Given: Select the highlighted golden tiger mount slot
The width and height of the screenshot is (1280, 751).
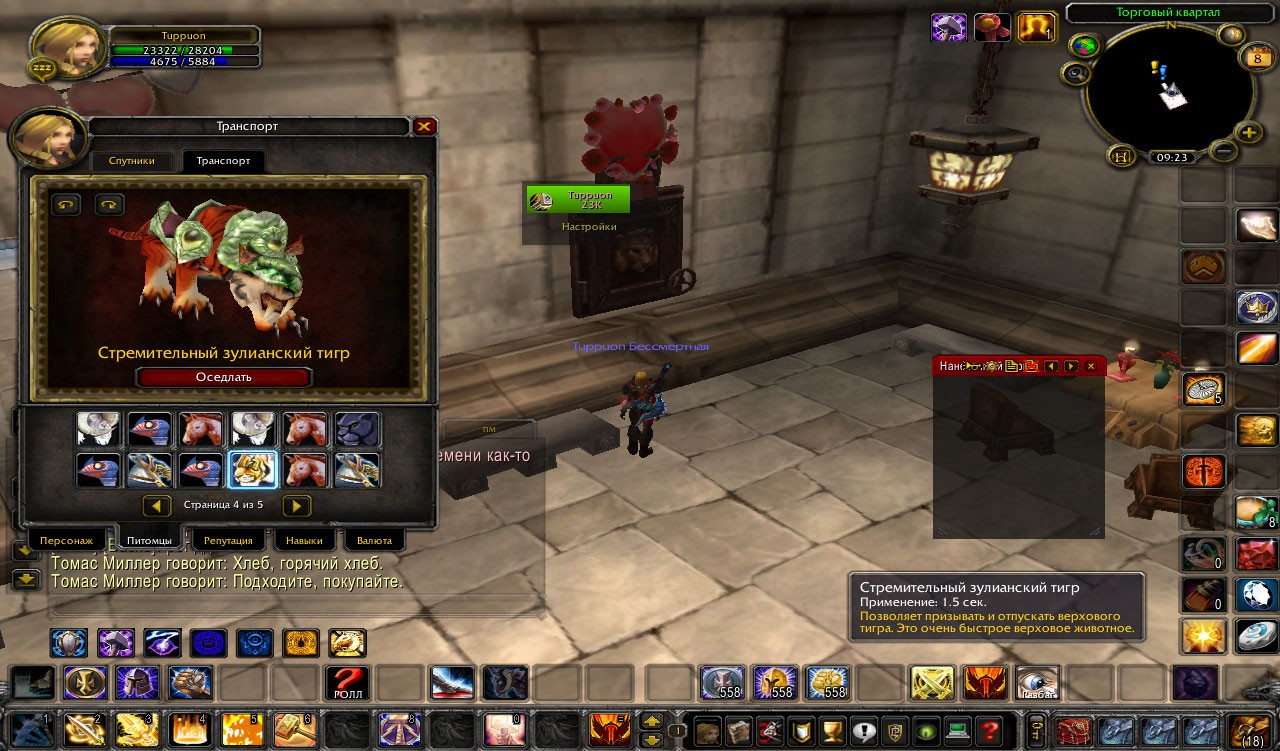Looking at the screenshot, I should click(253, 468).
